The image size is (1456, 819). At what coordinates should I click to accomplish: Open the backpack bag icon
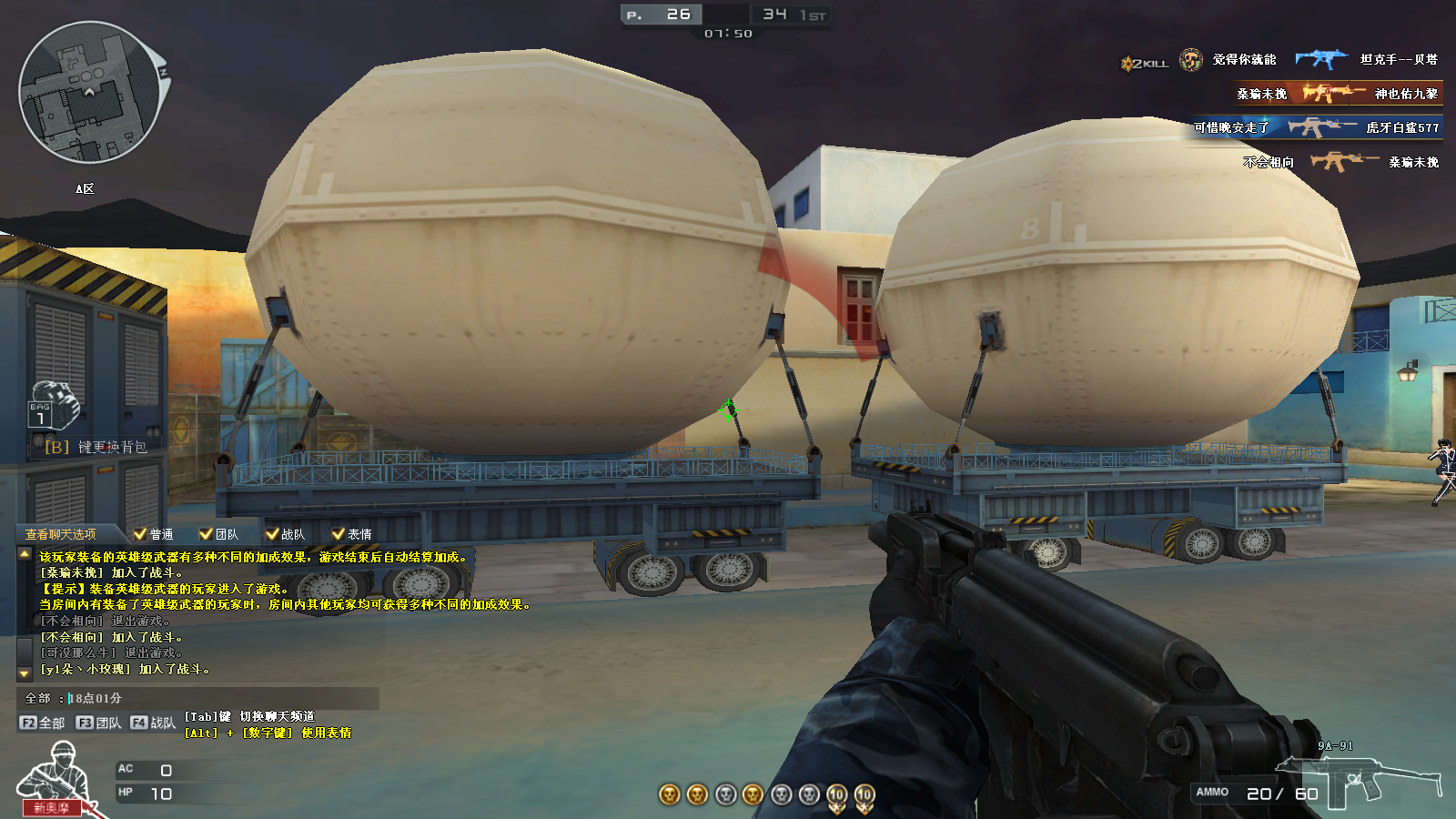point(53,405)
